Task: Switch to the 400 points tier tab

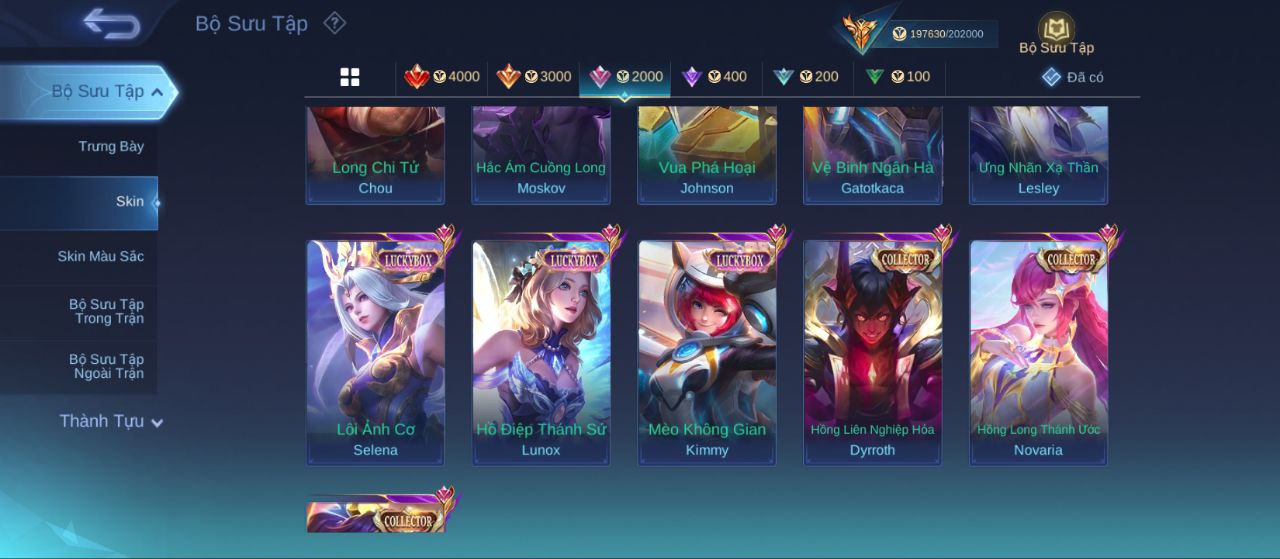Action: 715,77
